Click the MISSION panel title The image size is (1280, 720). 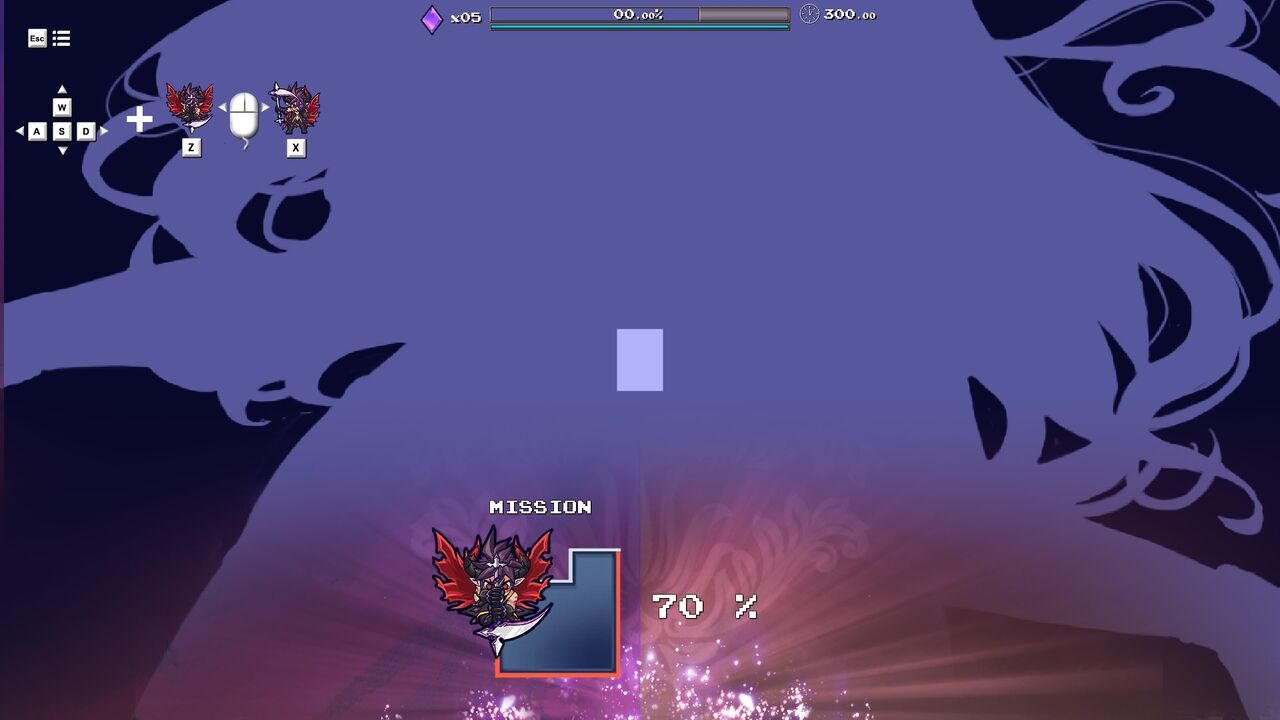tap(539, 507)
